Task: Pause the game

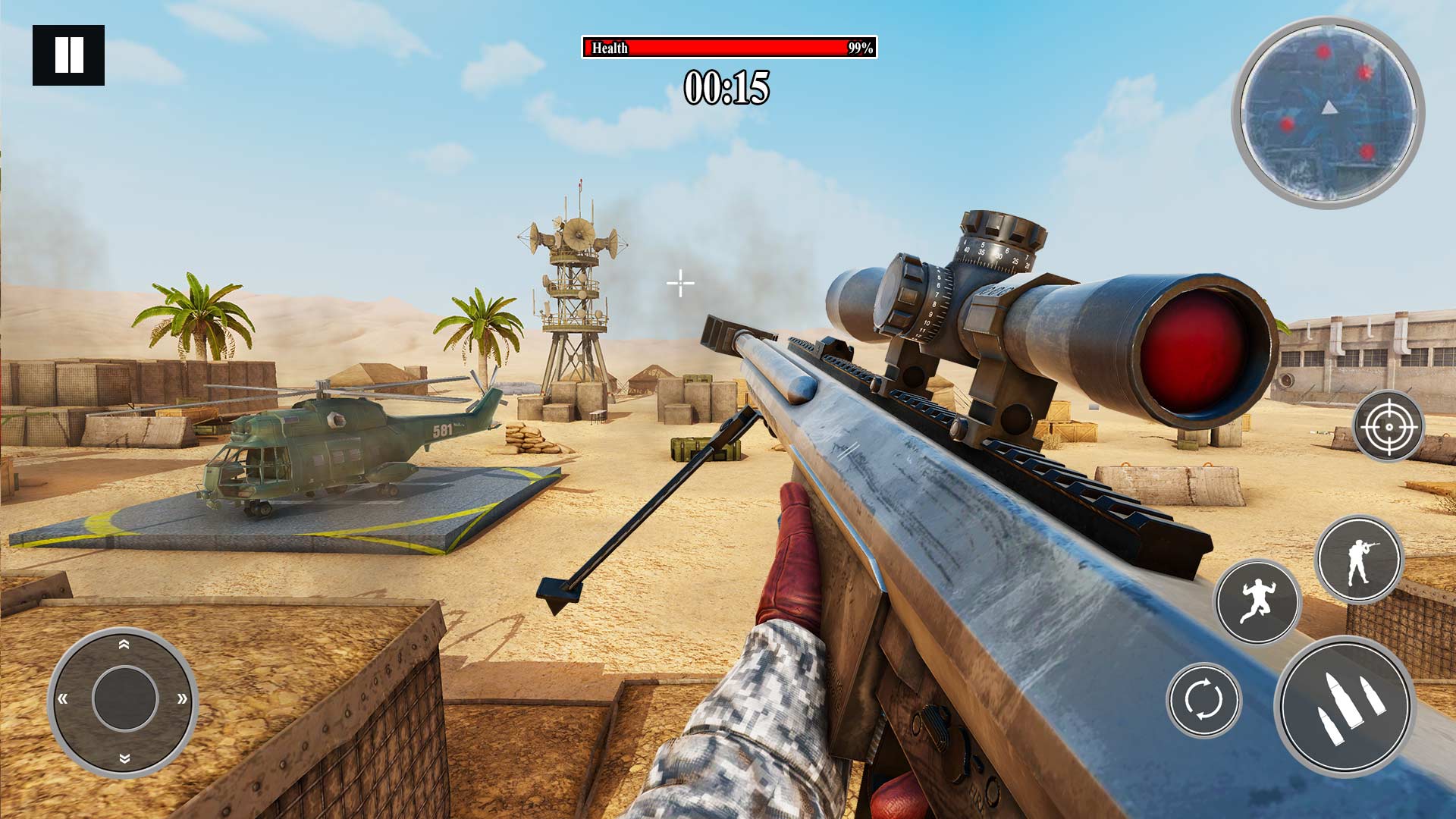Action: [68, 53]
